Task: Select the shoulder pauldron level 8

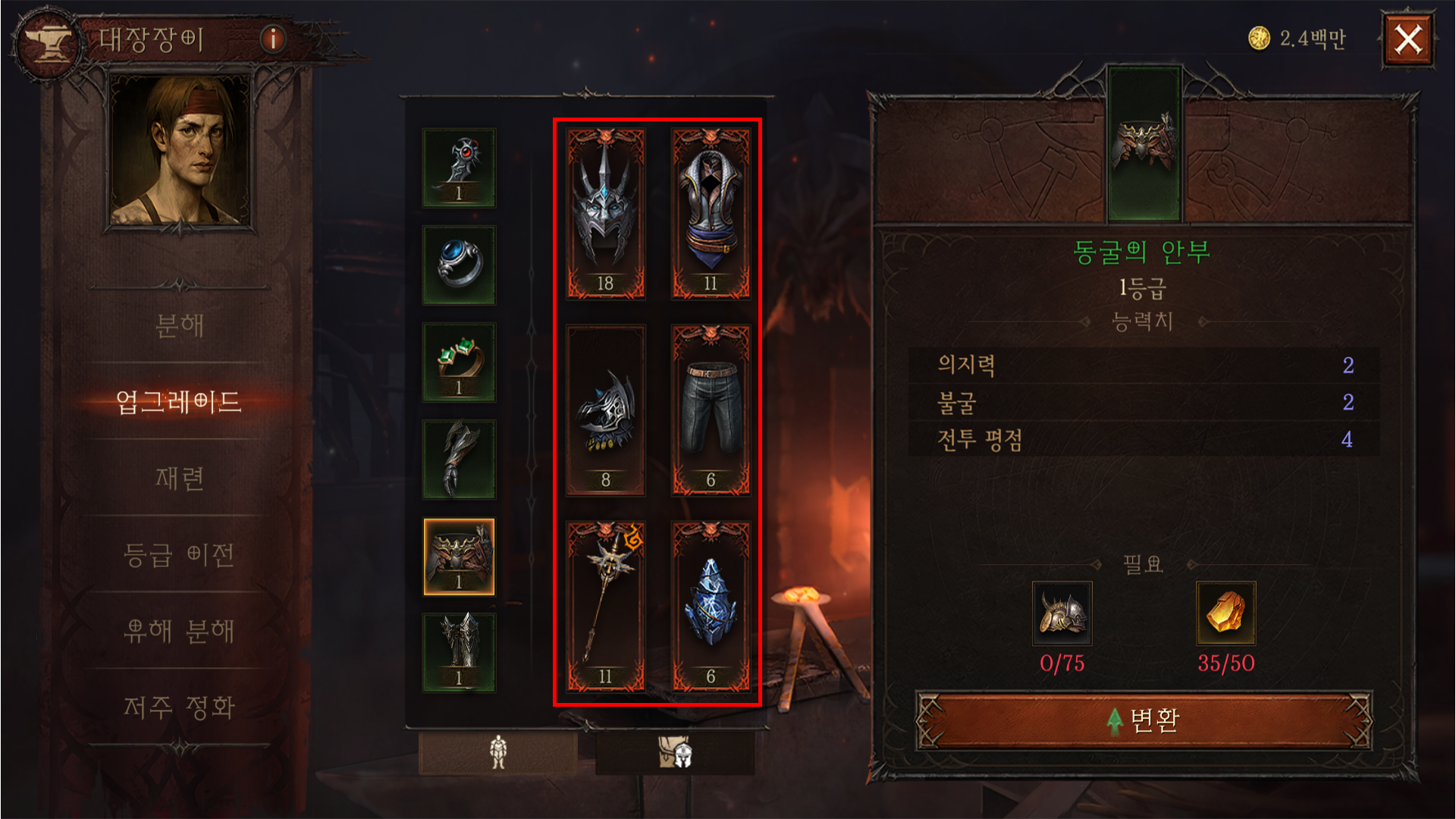Action: click(x=605, y=410)
